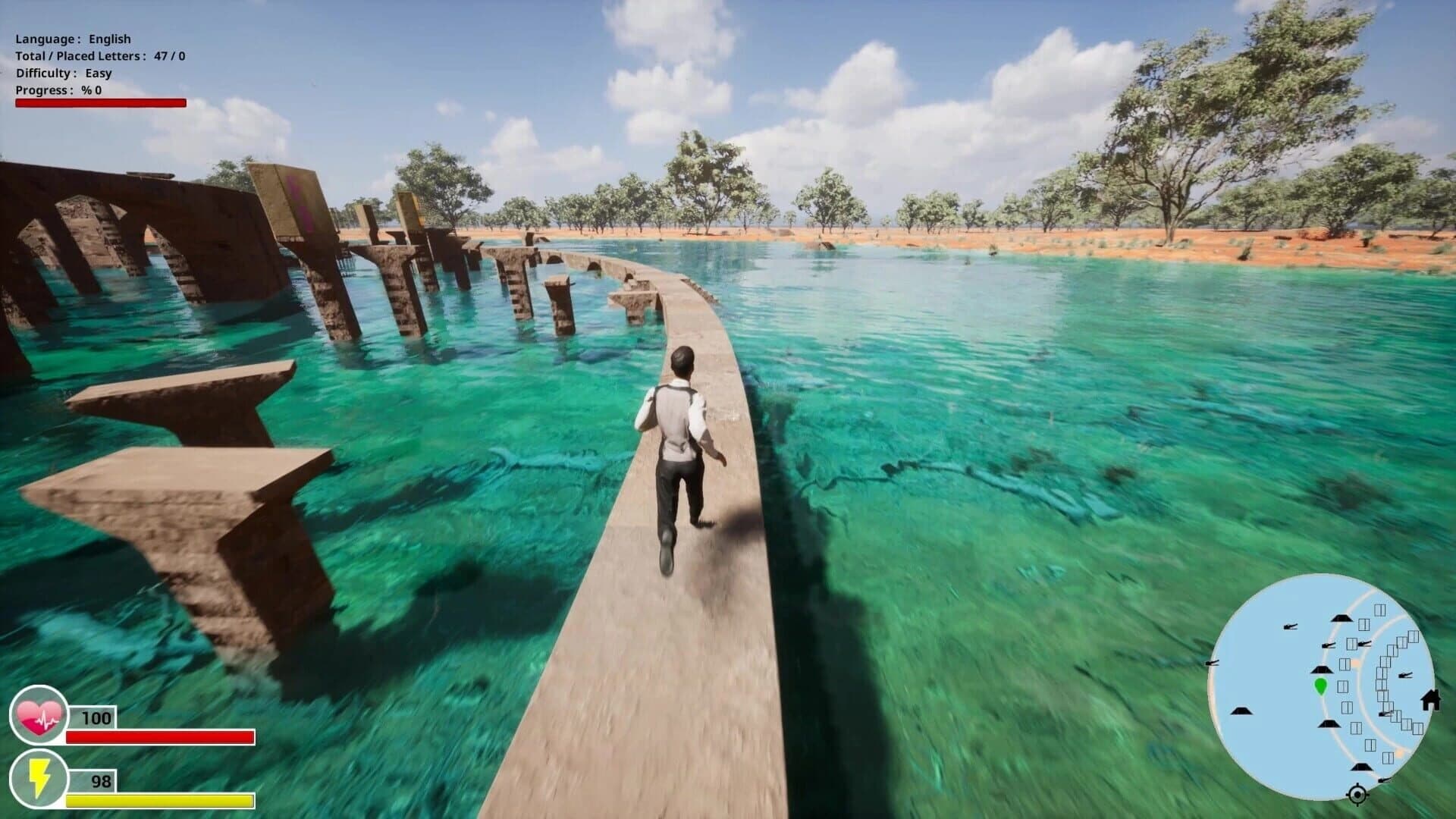Click the house icon on the minimap
Viewport: 1456px width, 819px height.
click(x=1431, y=701)
